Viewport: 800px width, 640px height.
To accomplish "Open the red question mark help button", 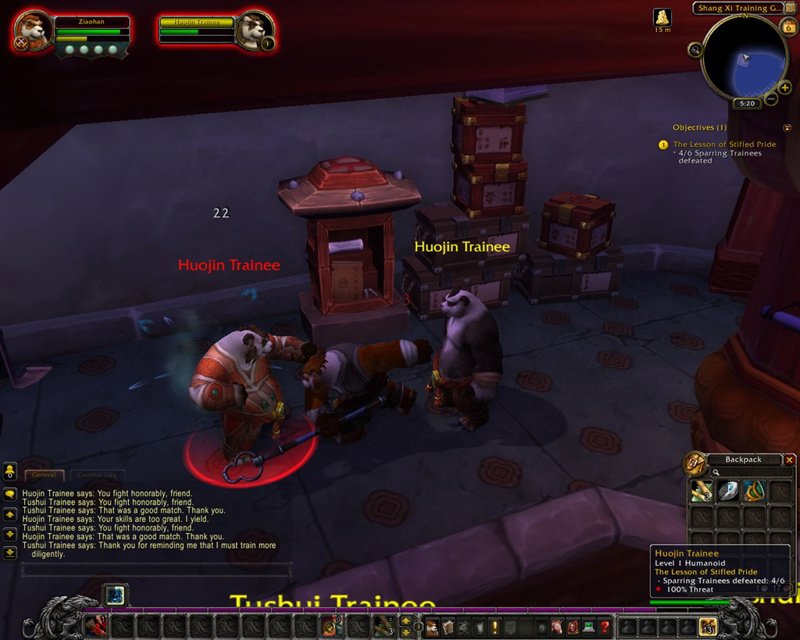I will coord(604,627).
